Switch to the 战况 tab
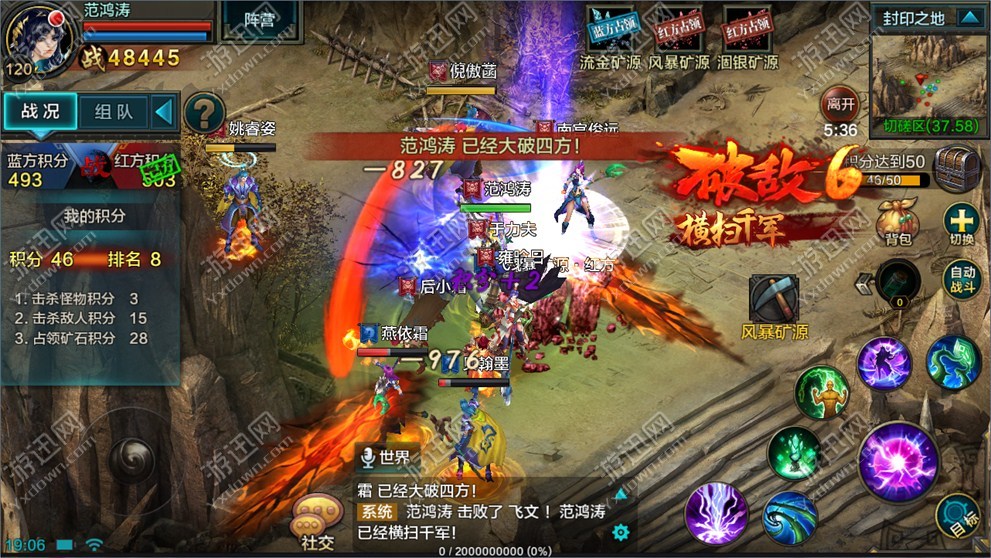 coord(38,112)
